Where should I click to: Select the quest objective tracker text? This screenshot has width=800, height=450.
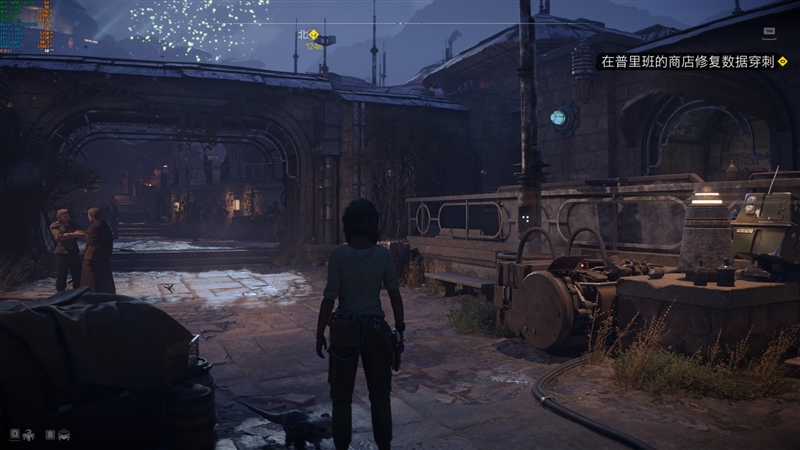pyautogui.click(x=687, y=61)
